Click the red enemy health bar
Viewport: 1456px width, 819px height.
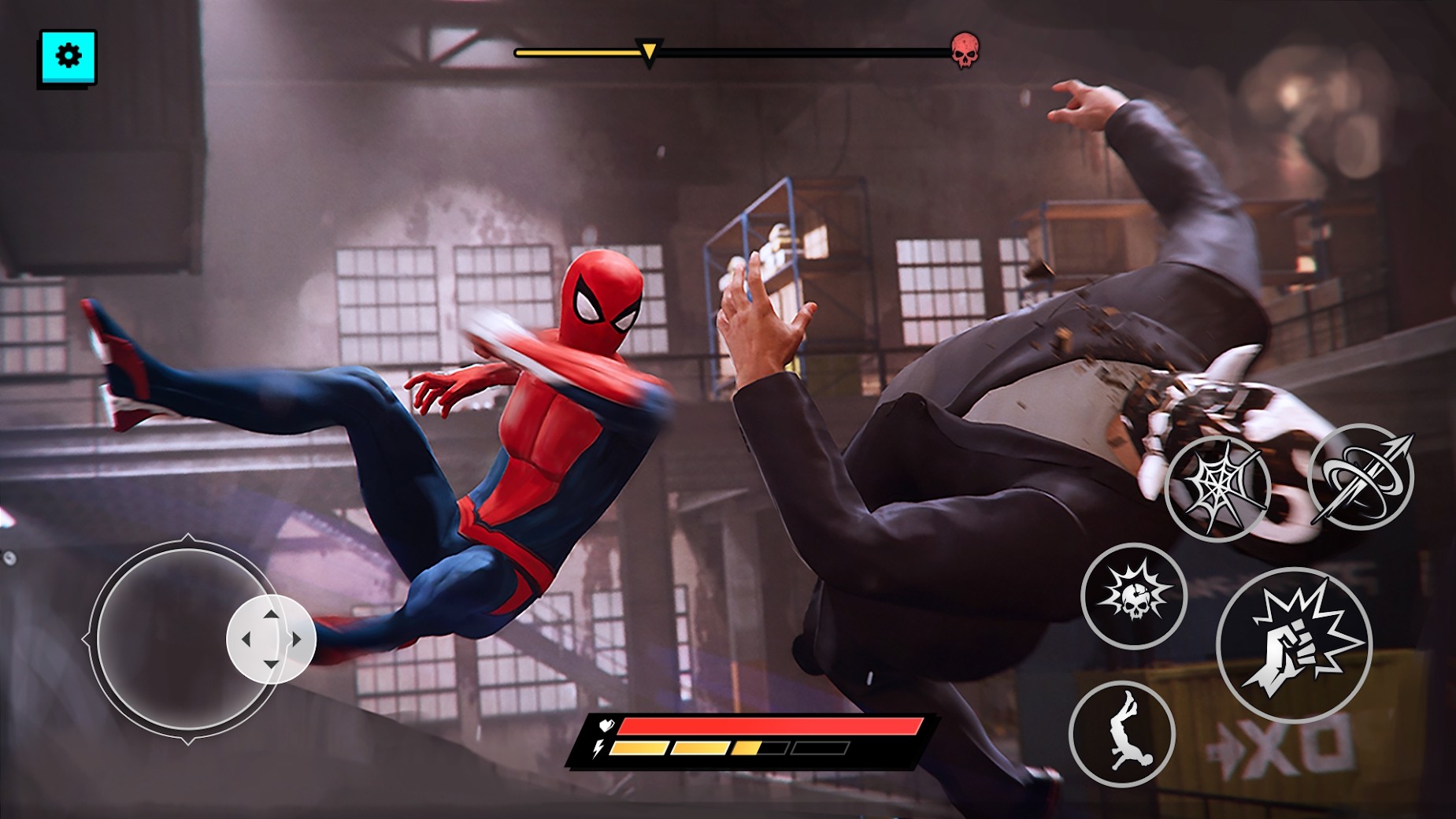772,728
